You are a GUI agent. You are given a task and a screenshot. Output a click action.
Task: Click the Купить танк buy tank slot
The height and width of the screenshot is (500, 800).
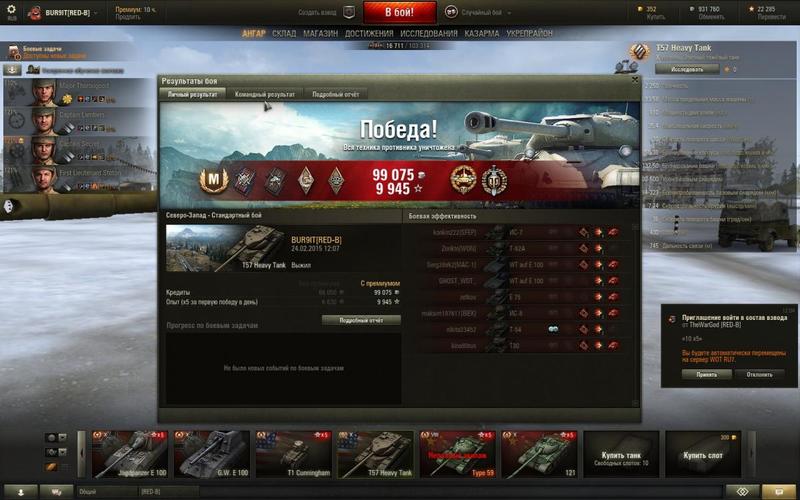coord(620,455)
